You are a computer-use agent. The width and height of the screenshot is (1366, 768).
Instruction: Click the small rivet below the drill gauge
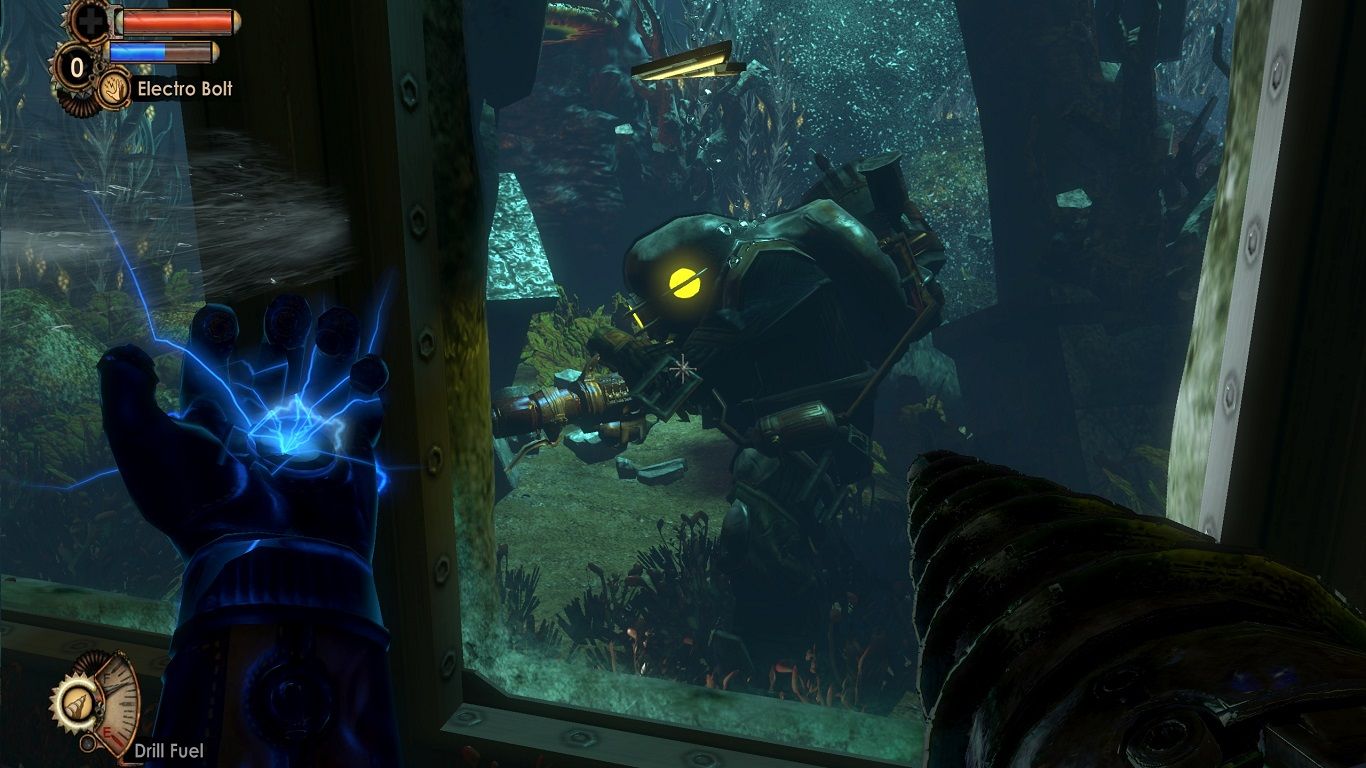88,741
